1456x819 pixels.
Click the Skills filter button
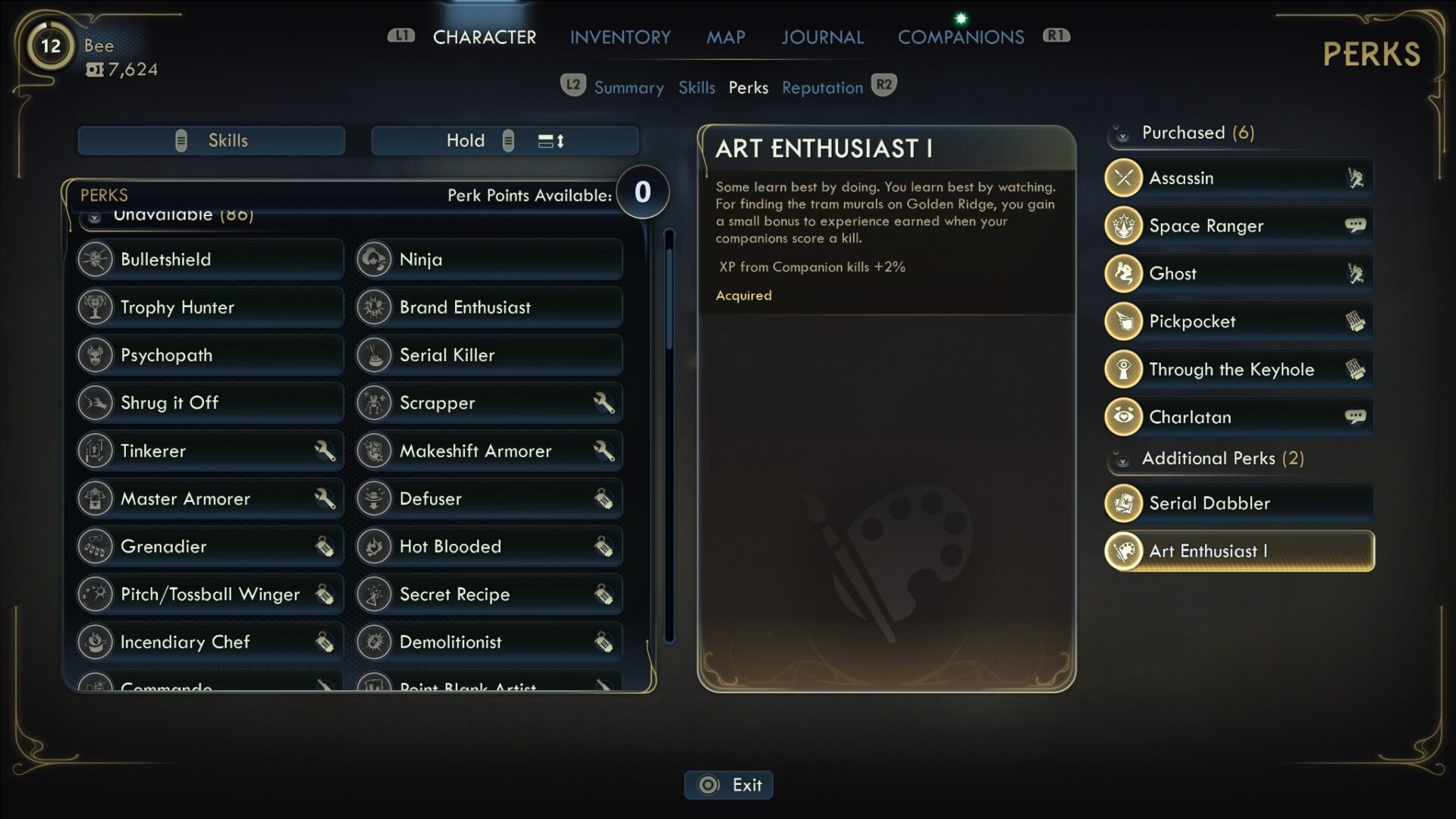[x=211, y=141]
